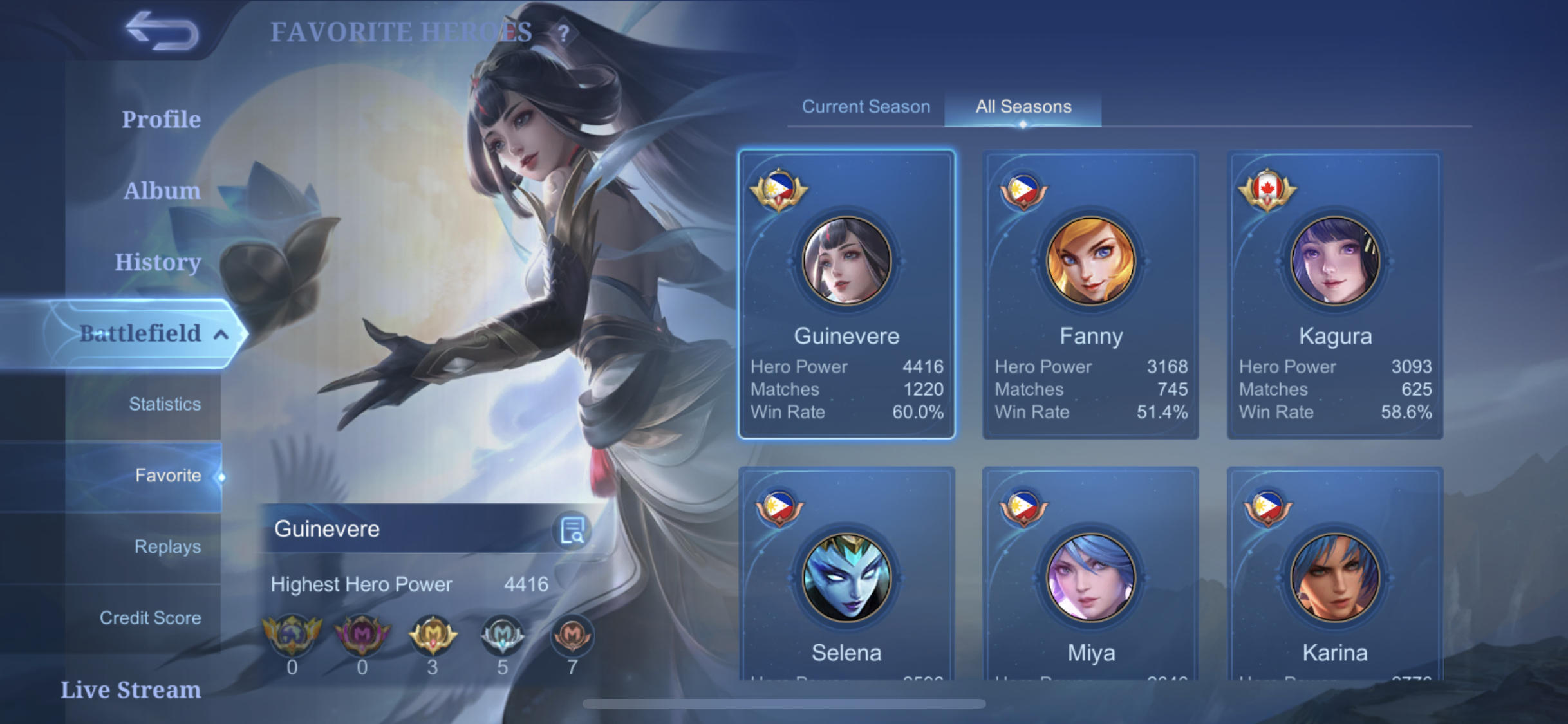Open the Profile menu entry
This screenshot has width=1568, height=724.
(x=161, y=120)
